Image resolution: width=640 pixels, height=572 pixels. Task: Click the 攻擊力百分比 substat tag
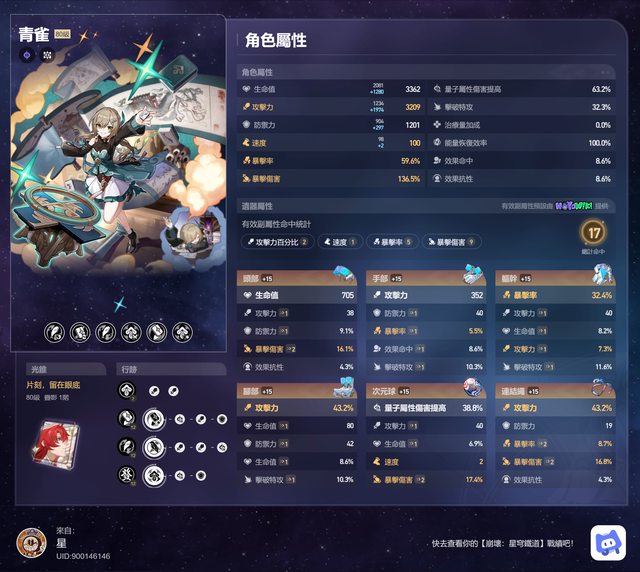[x=279, y=241]
